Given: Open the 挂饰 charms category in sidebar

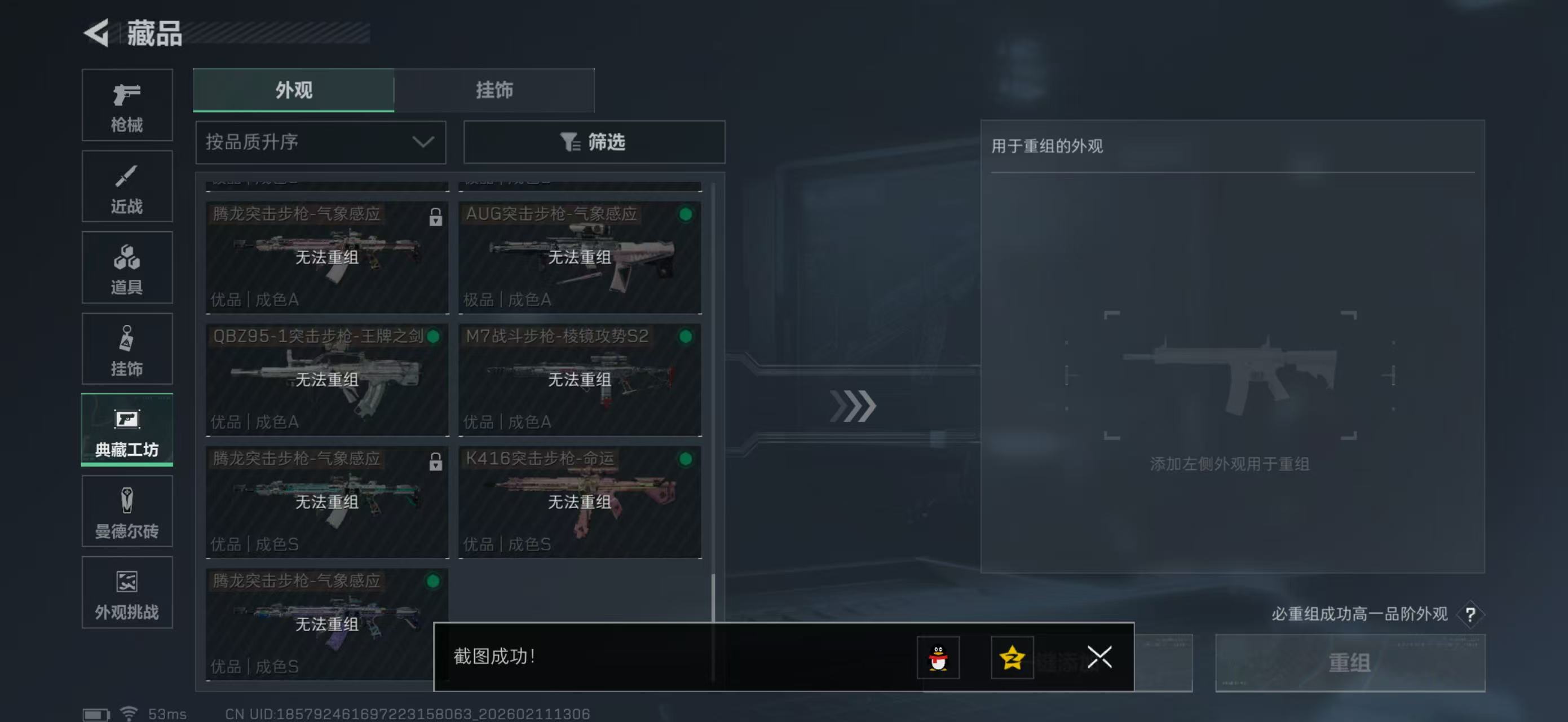Looking at the screenshot, I should (x=127, y=349).
